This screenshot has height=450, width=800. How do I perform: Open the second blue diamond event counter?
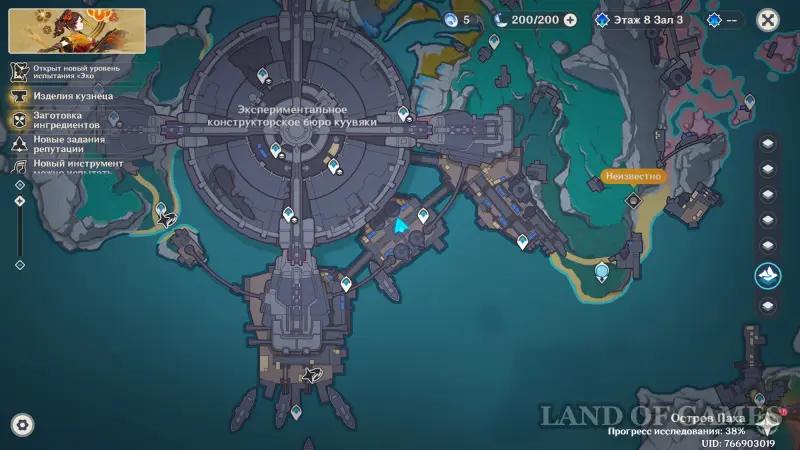(727, 19)
